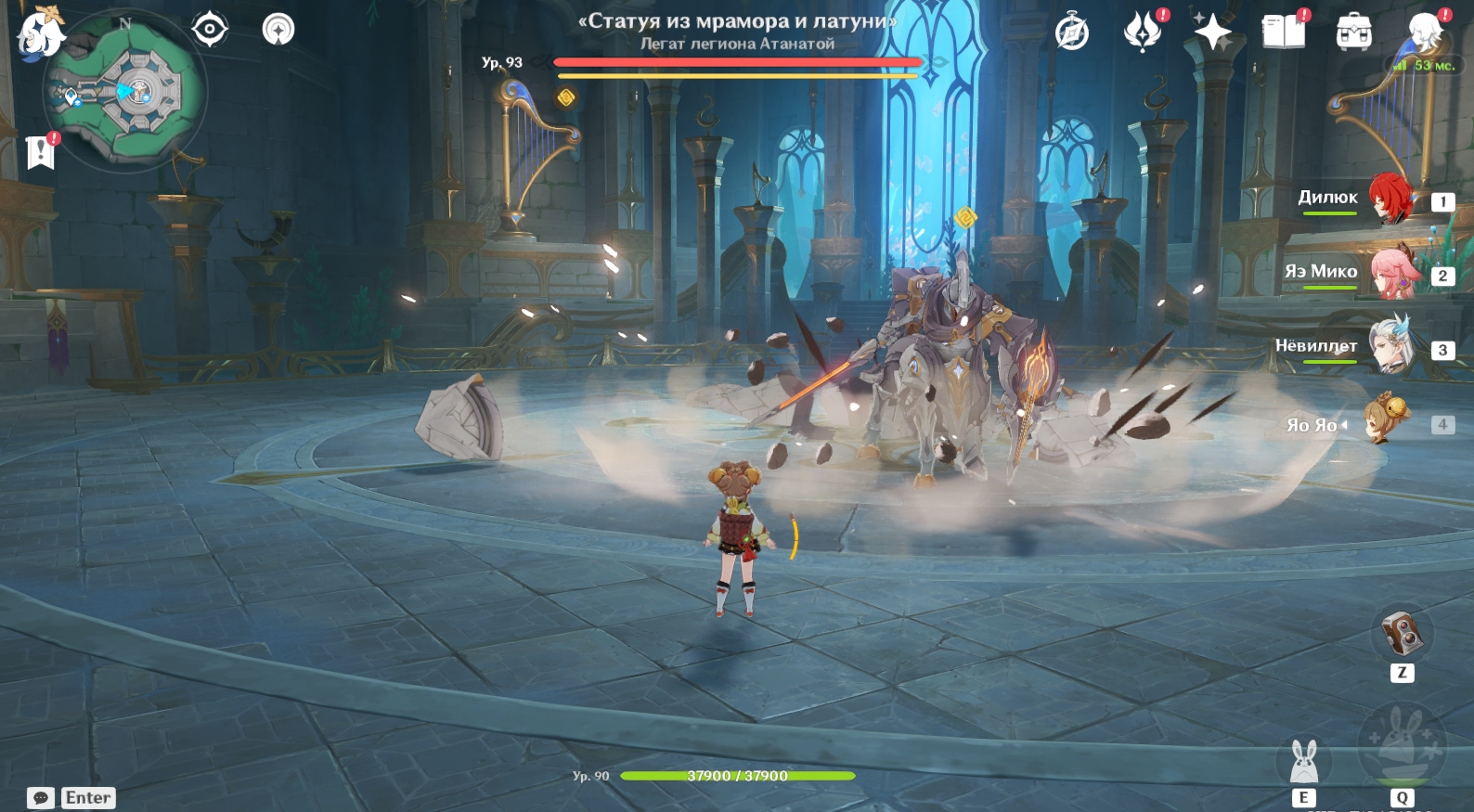This screenshot has width=1474, height=812.
Task: Open the circular minimap
Action: (x=127, y=92)
